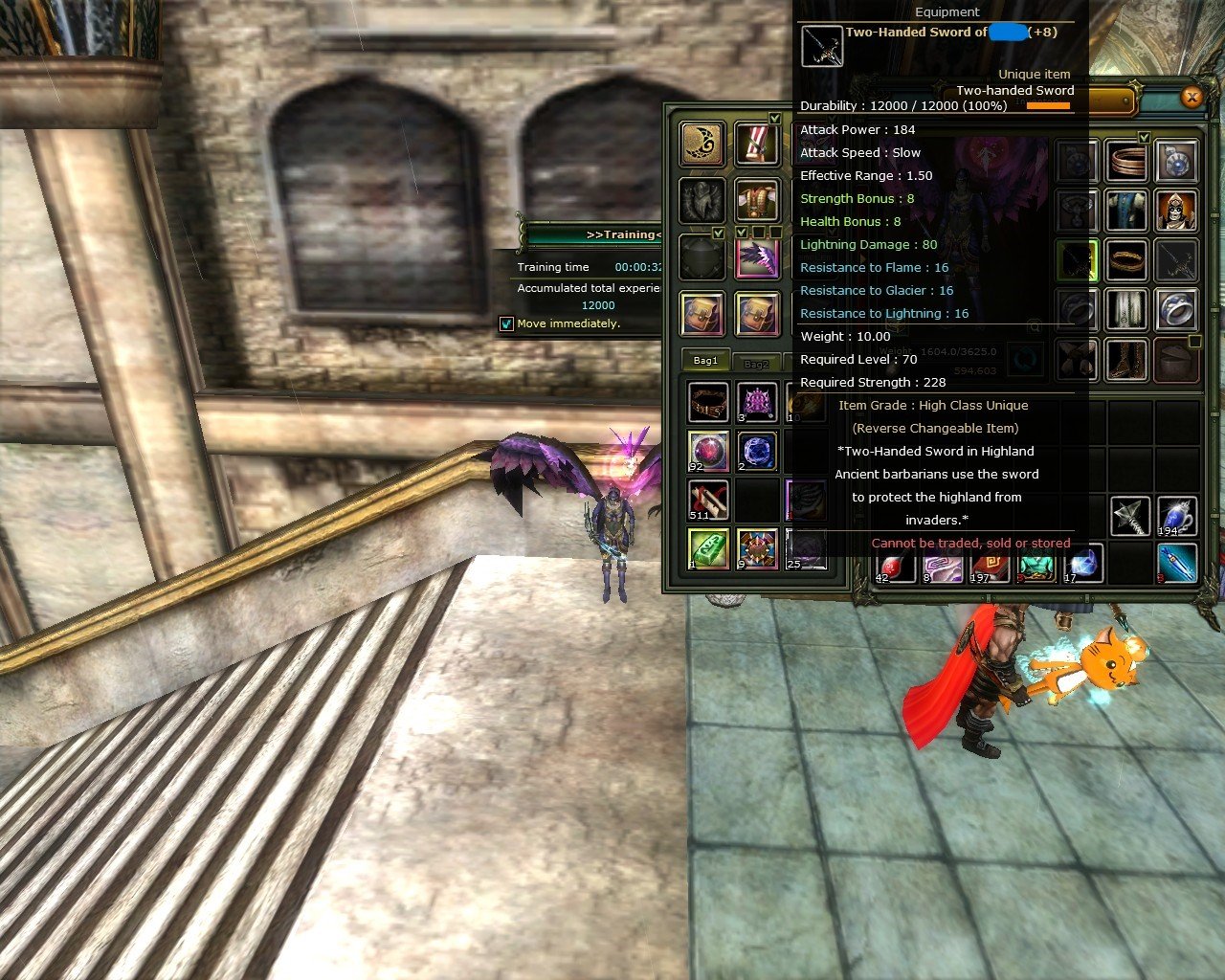Switch to the Bag1 tab

705,360
